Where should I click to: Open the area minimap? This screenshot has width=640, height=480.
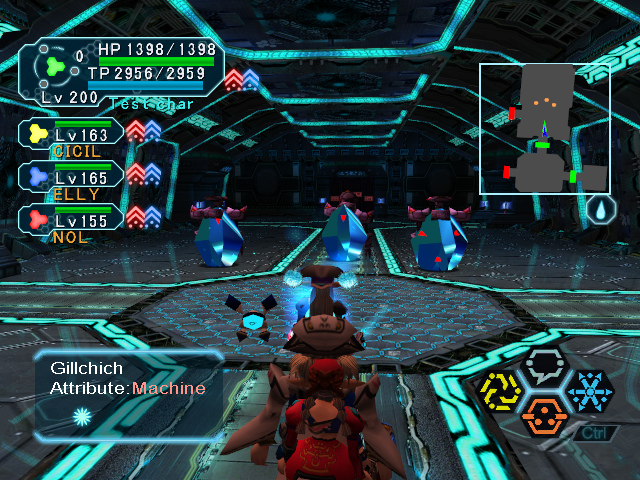[x=544, y=128]
